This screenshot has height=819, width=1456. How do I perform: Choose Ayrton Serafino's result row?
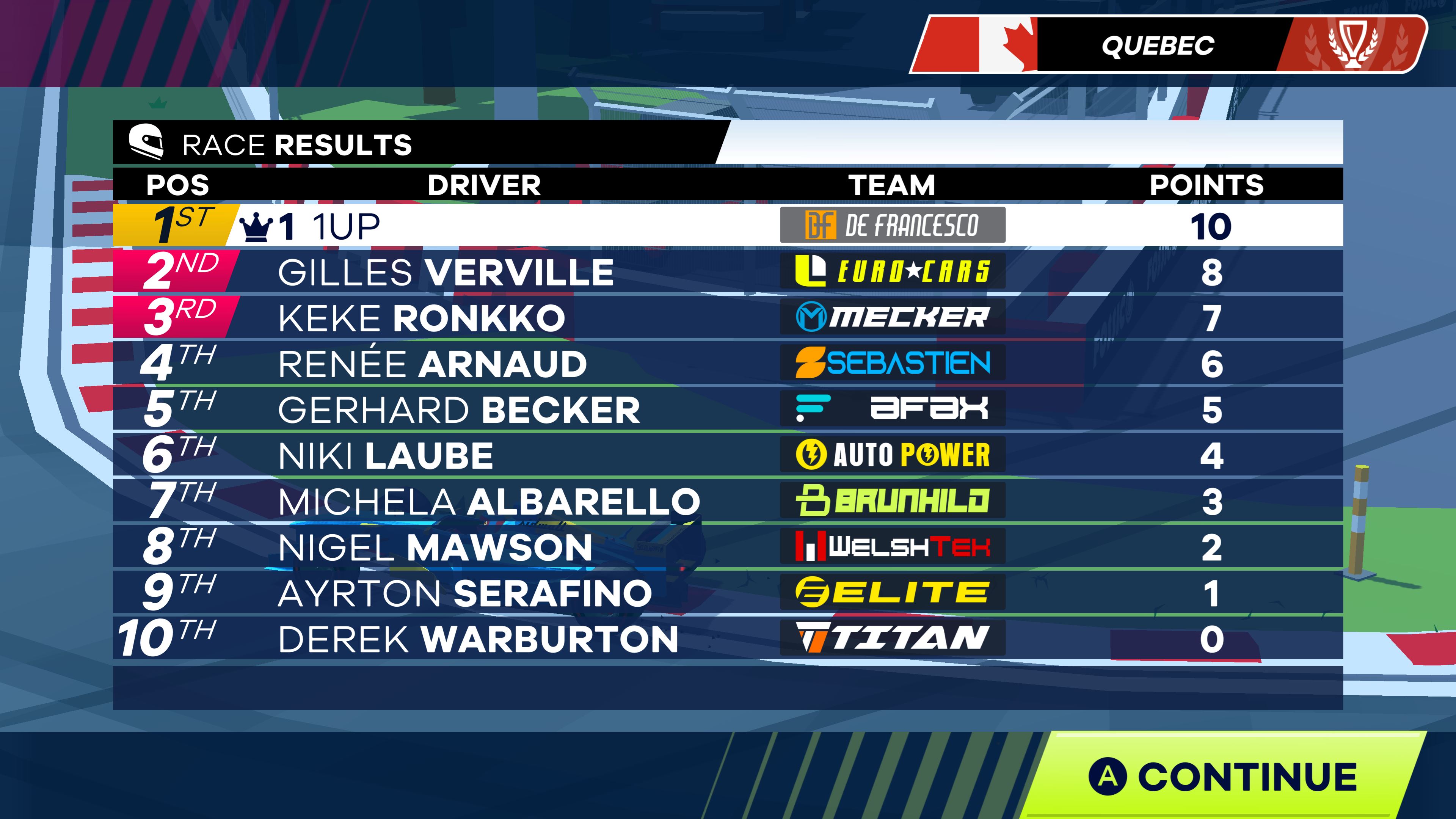click(728, 593)
